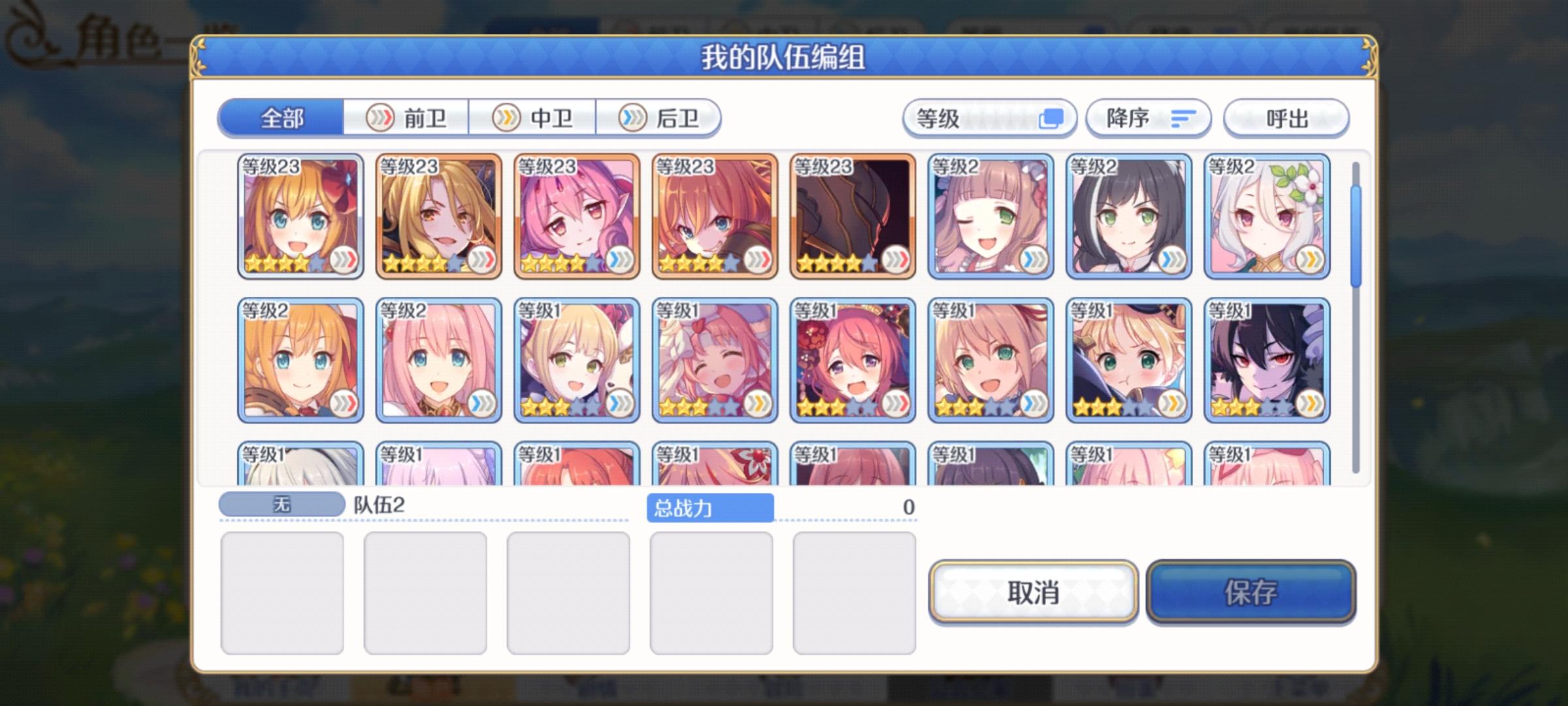Open the 等级 sorting dropdown
The width and height of the screenshot is (1568, 706).
coord(987,118)
